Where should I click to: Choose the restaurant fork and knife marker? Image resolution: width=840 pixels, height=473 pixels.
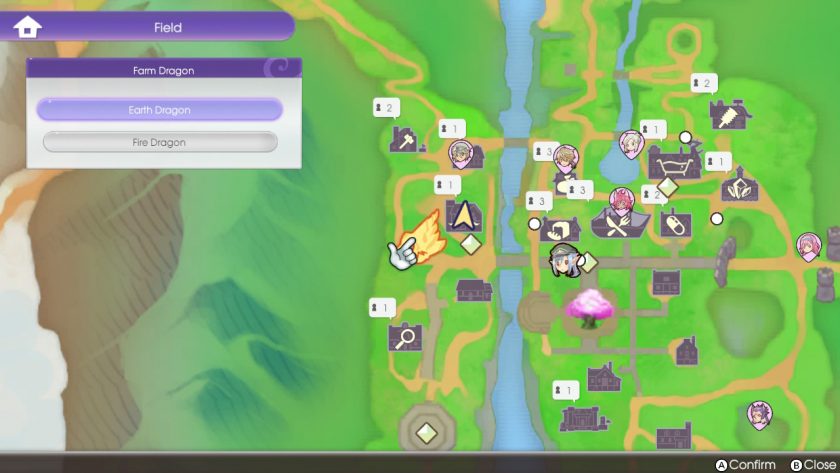[617, 226]
